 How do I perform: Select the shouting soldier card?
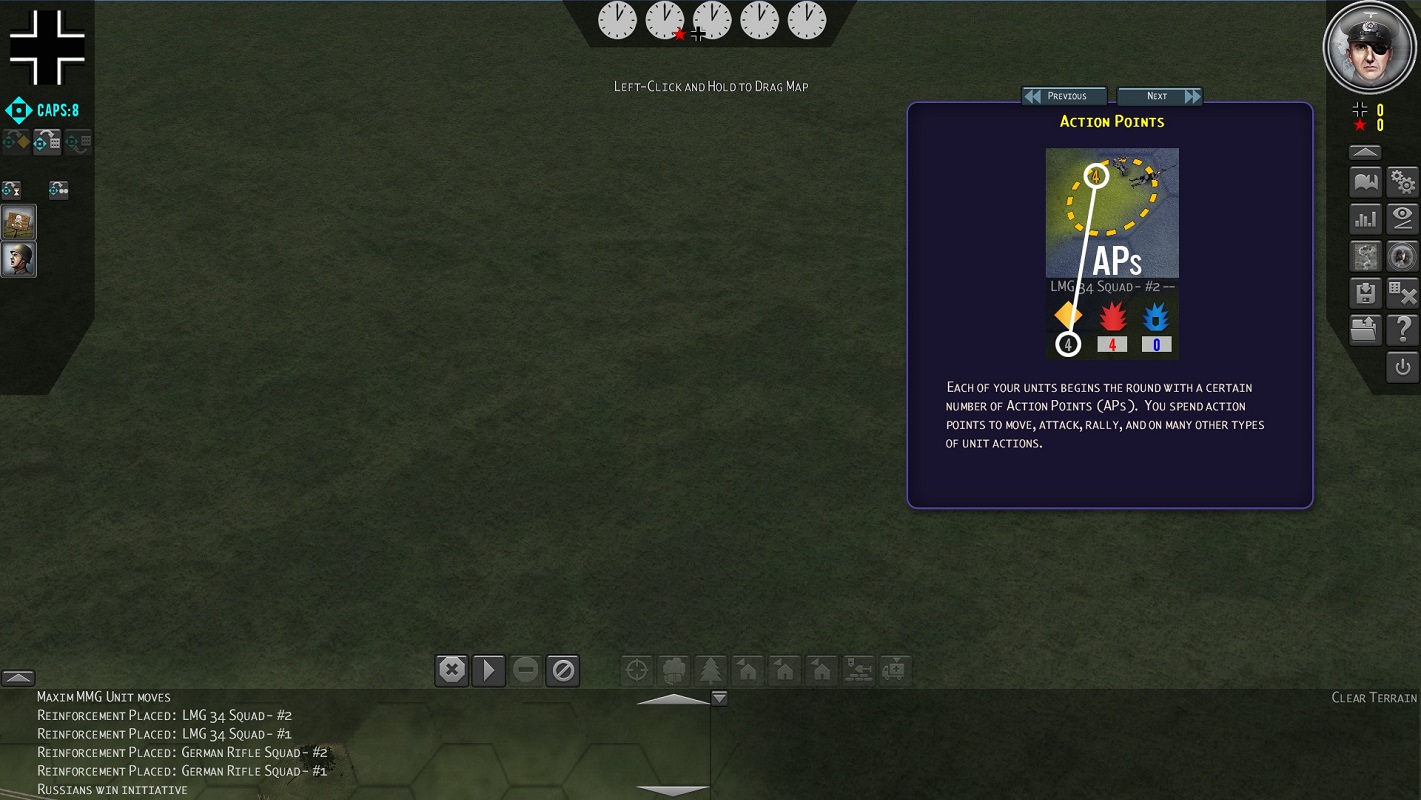18,259
